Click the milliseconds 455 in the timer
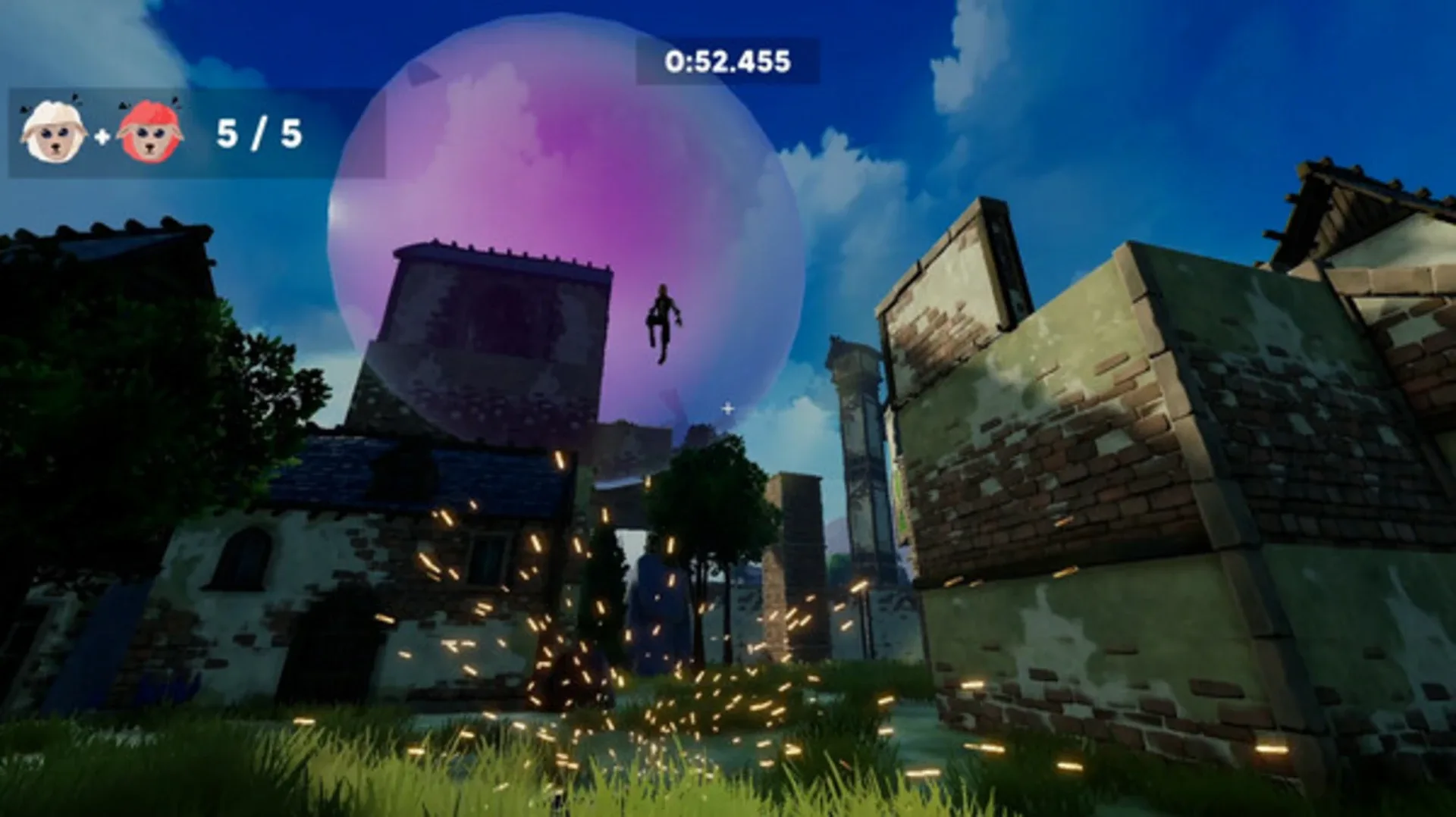 click(770, 61)
